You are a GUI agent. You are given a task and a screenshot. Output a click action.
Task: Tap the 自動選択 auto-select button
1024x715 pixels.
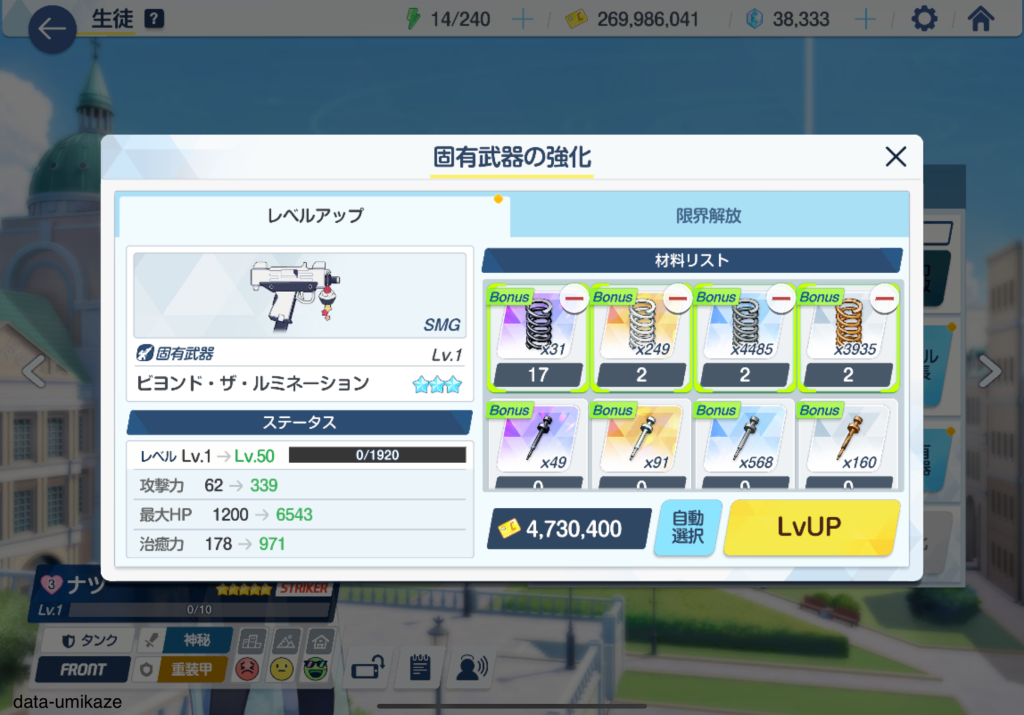tap(687, 527)
